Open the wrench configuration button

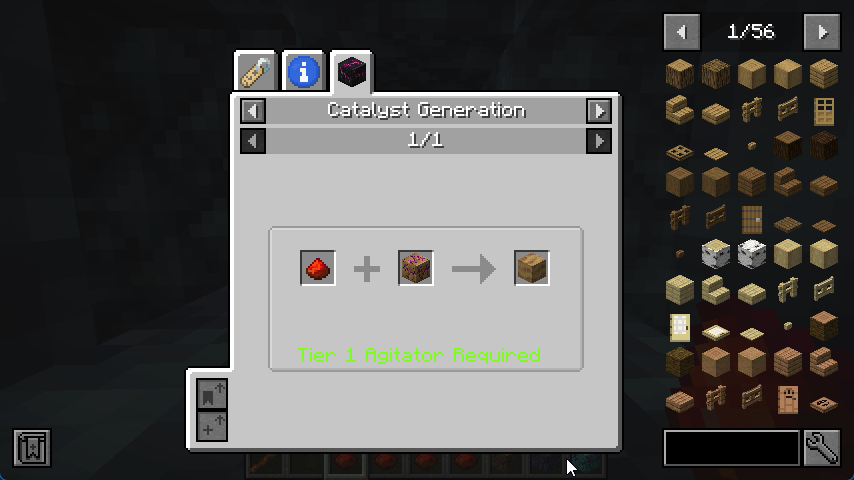[x=822, y=448]
